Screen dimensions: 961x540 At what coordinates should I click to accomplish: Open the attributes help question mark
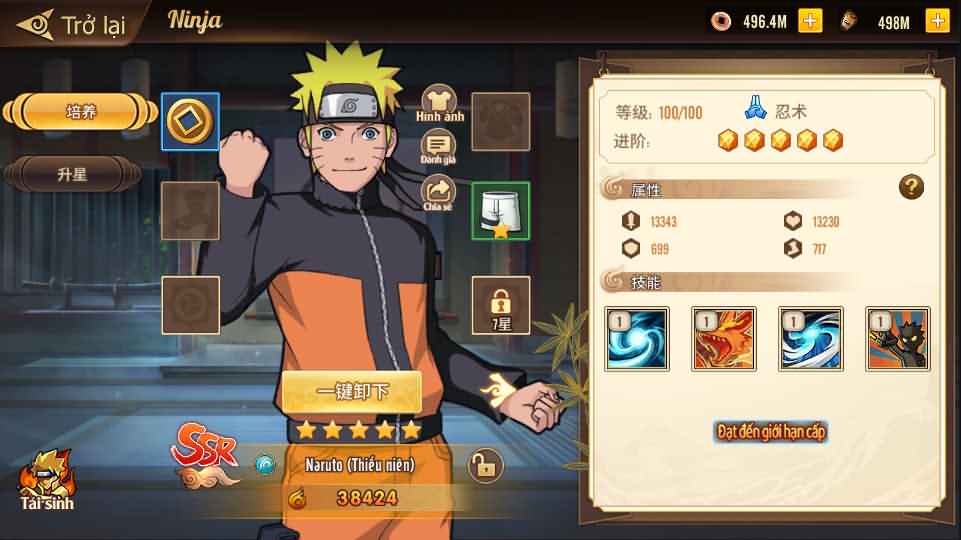click(x=911, y=187)
